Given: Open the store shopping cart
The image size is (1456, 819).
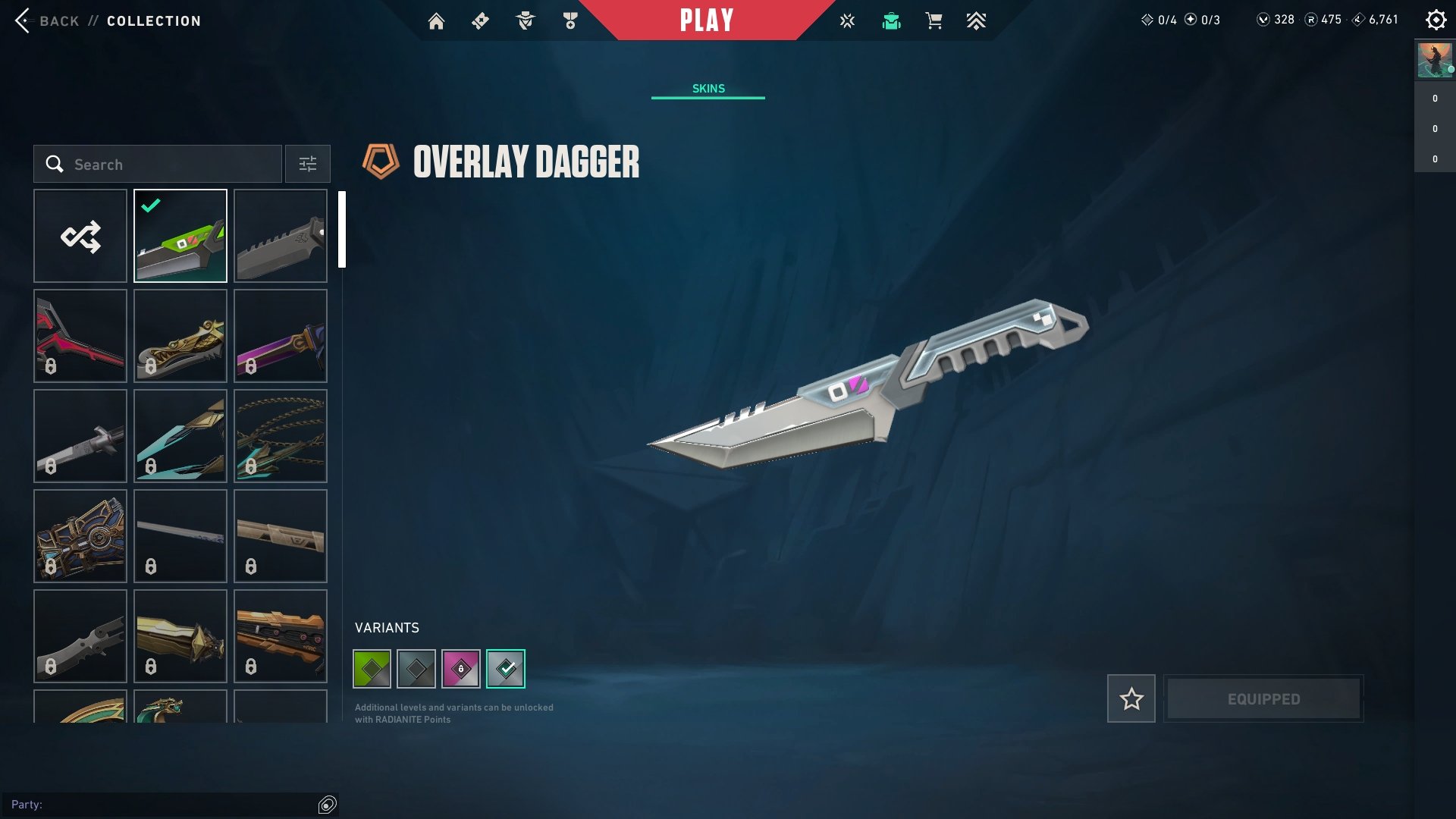Looking at the screenshot, I should click(934, 21).
